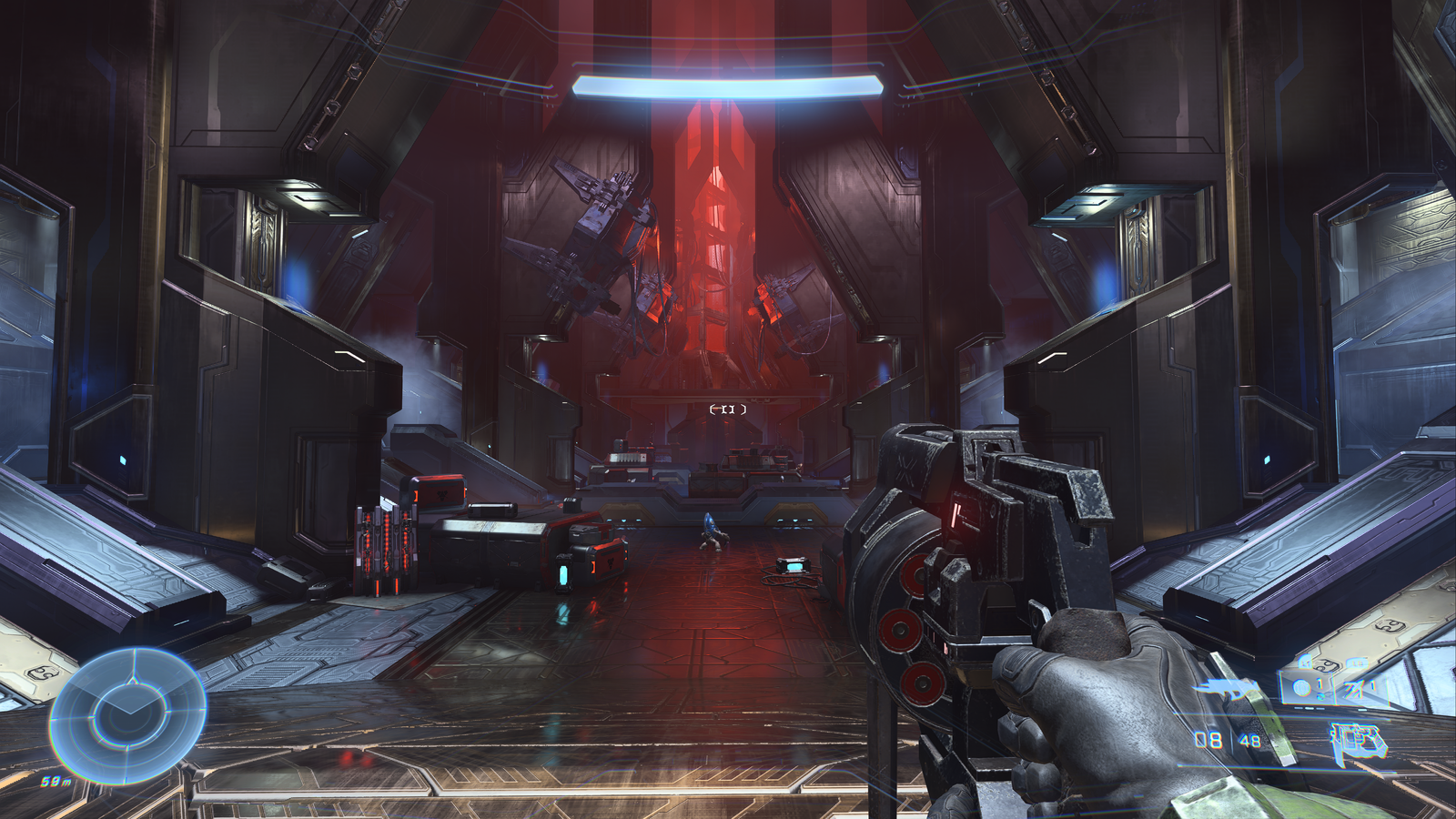Viewport: 1456px width, 819px height.
Task: Toggle the grenade count indicator showing 1
Action: [1319, 683]
